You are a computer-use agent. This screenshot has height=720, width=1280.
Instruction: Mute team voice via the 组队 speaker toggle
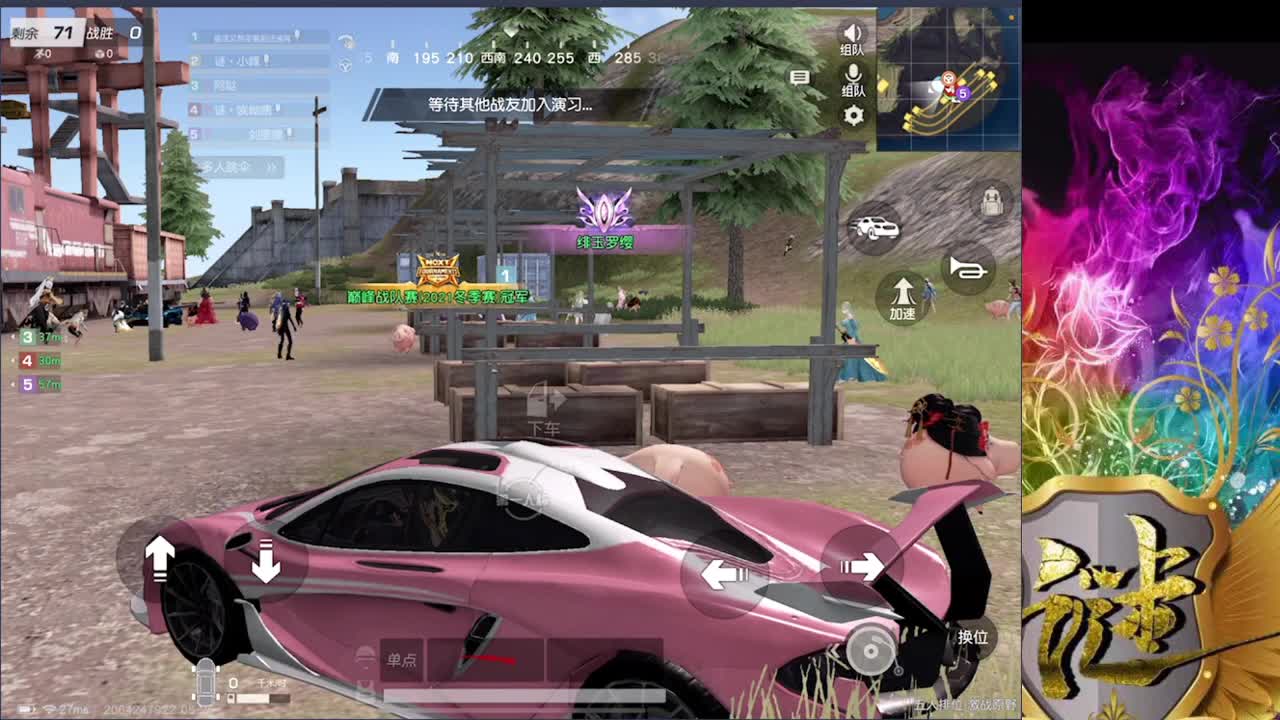(x=851, y=32)
